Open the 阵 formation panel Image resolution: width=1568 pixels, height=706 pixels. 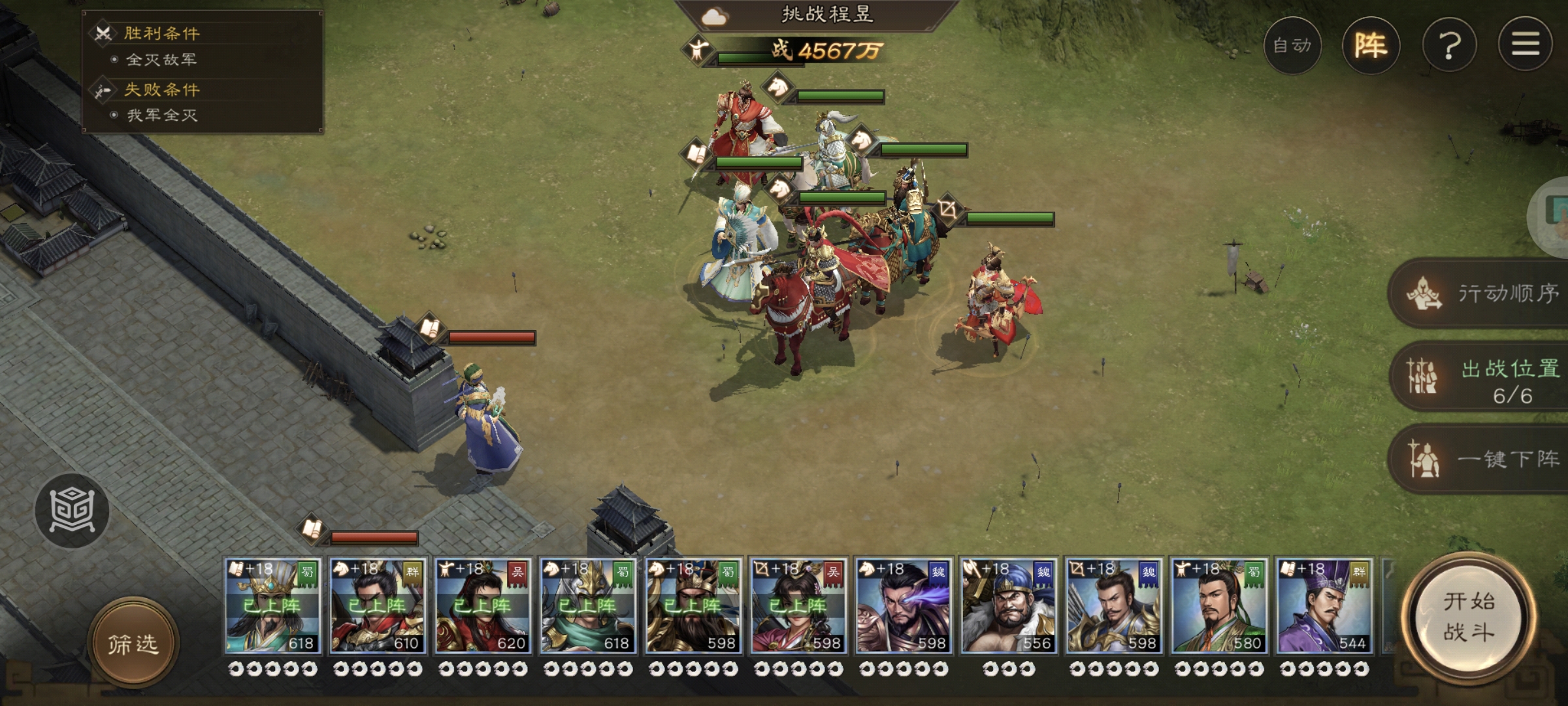pos(1371,45)
